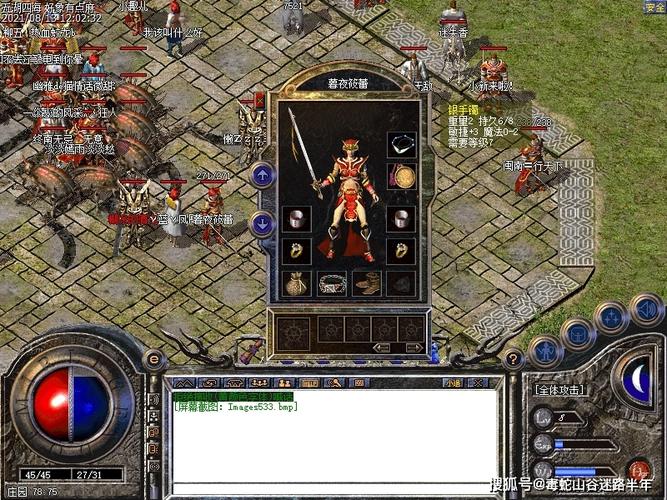Viewport: 667px width, 500px height.
Task: Select the equipped necklace slot
Action: [401, 144]
